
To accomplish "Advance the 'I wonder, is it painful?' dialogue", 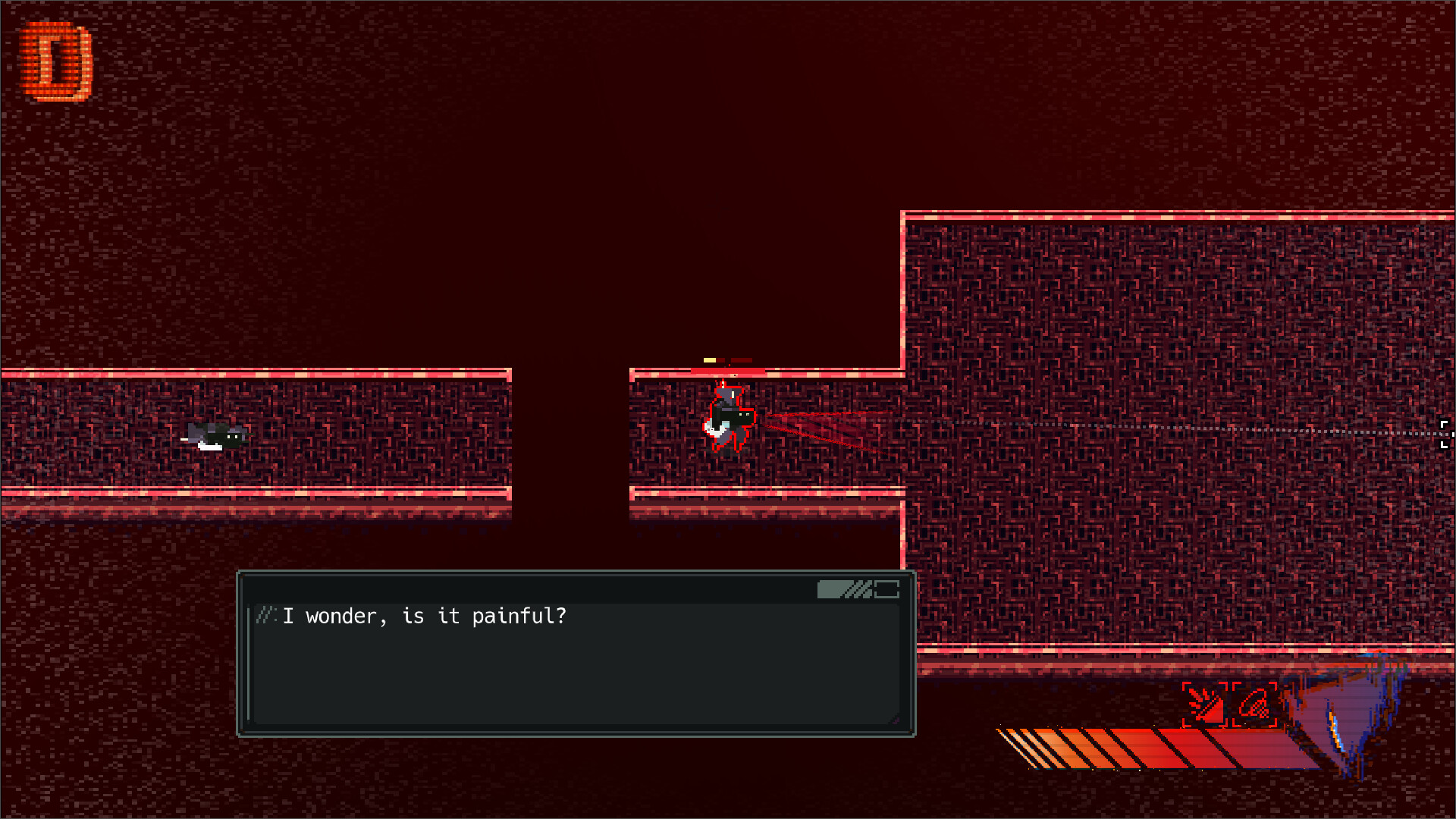I will (422, 617).
